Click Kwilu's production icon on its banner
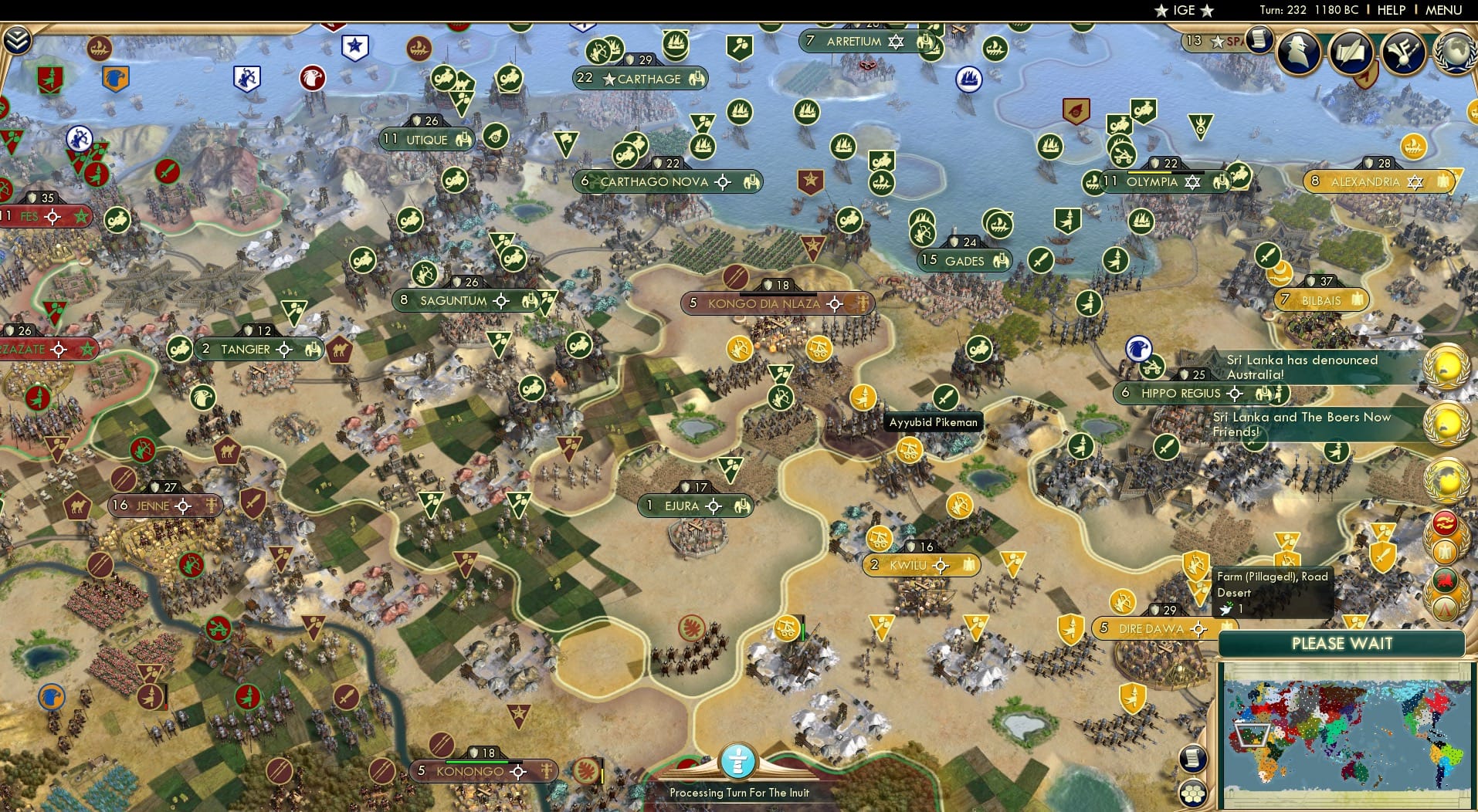 click(x=968, y=565)
